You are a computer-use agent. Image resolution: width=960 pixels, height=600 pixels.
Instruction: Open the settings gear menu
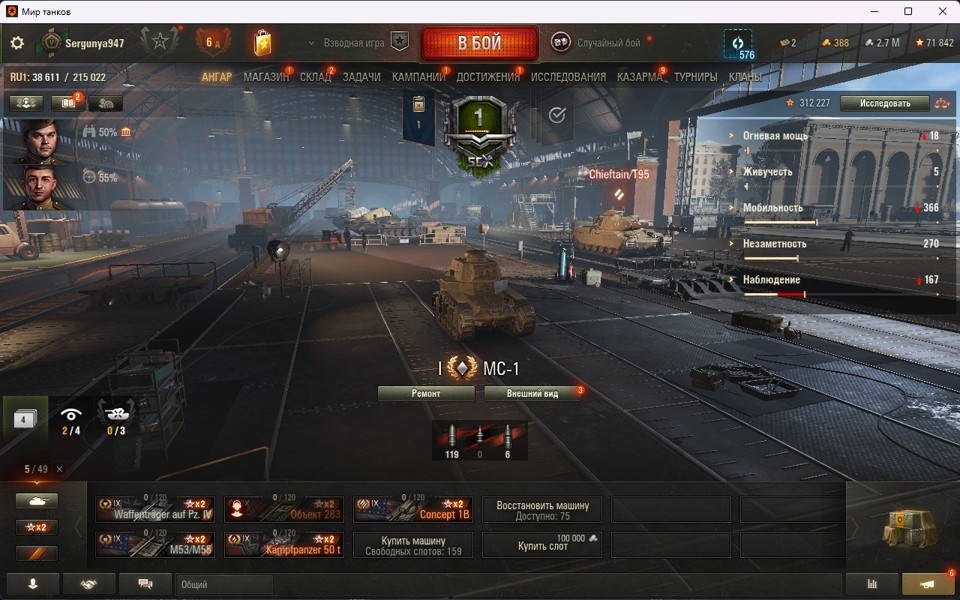coord(17,43)
